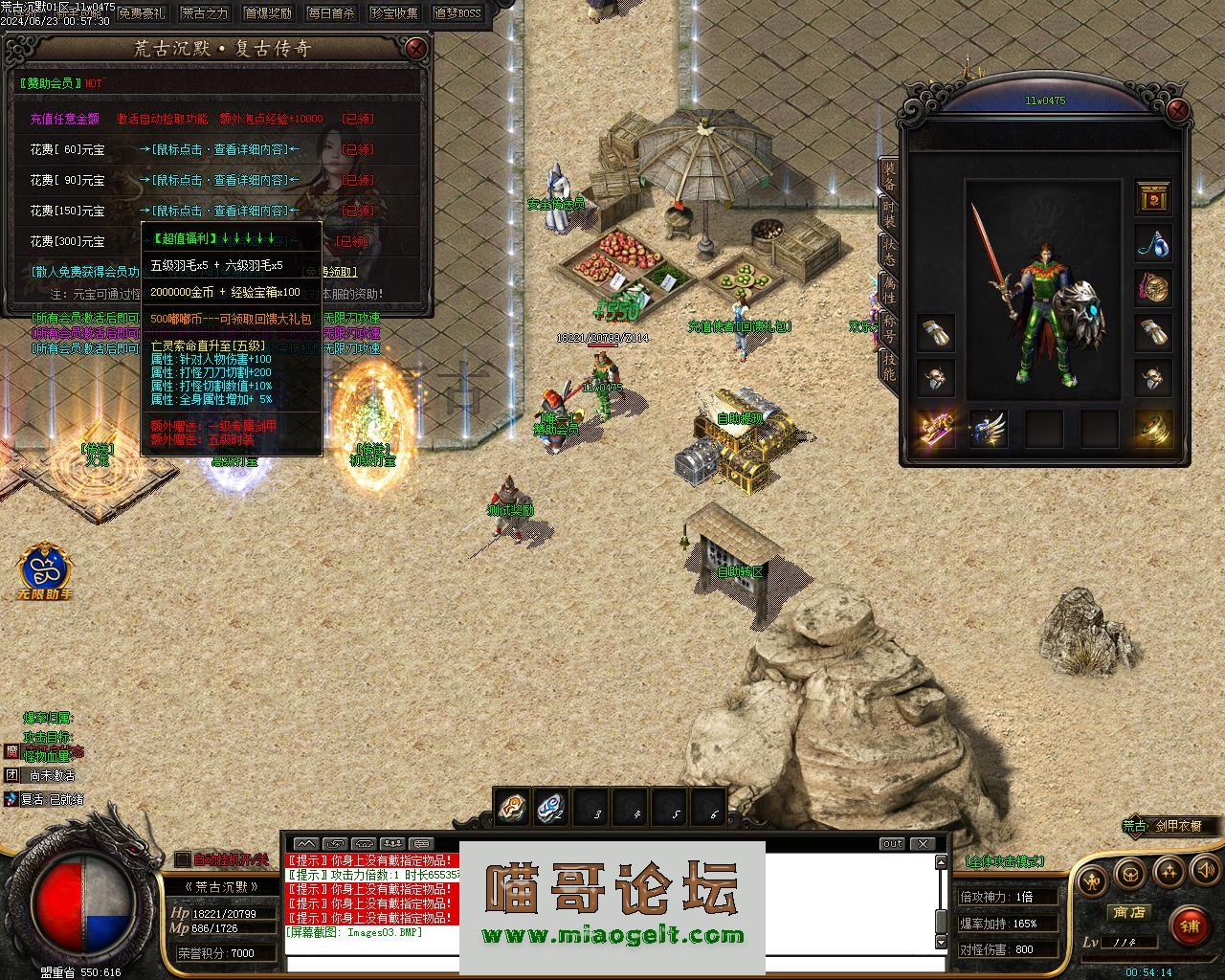Open the 珍宝收集 treasure collection menu
1225x980 pixels.
pos(395,13)
